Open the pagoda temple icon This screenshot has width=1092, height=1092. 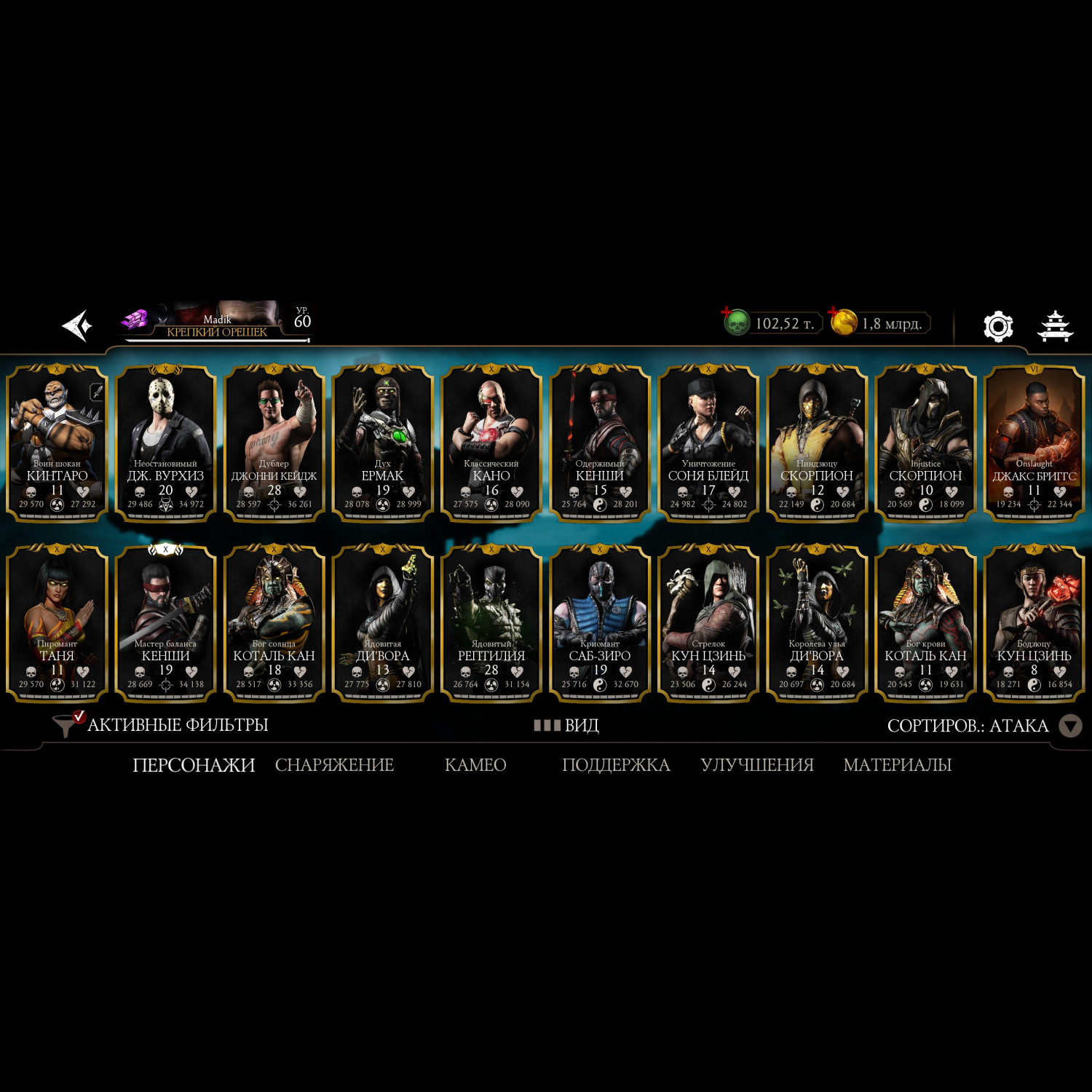pyautogui.click(x=1054, y=326)
